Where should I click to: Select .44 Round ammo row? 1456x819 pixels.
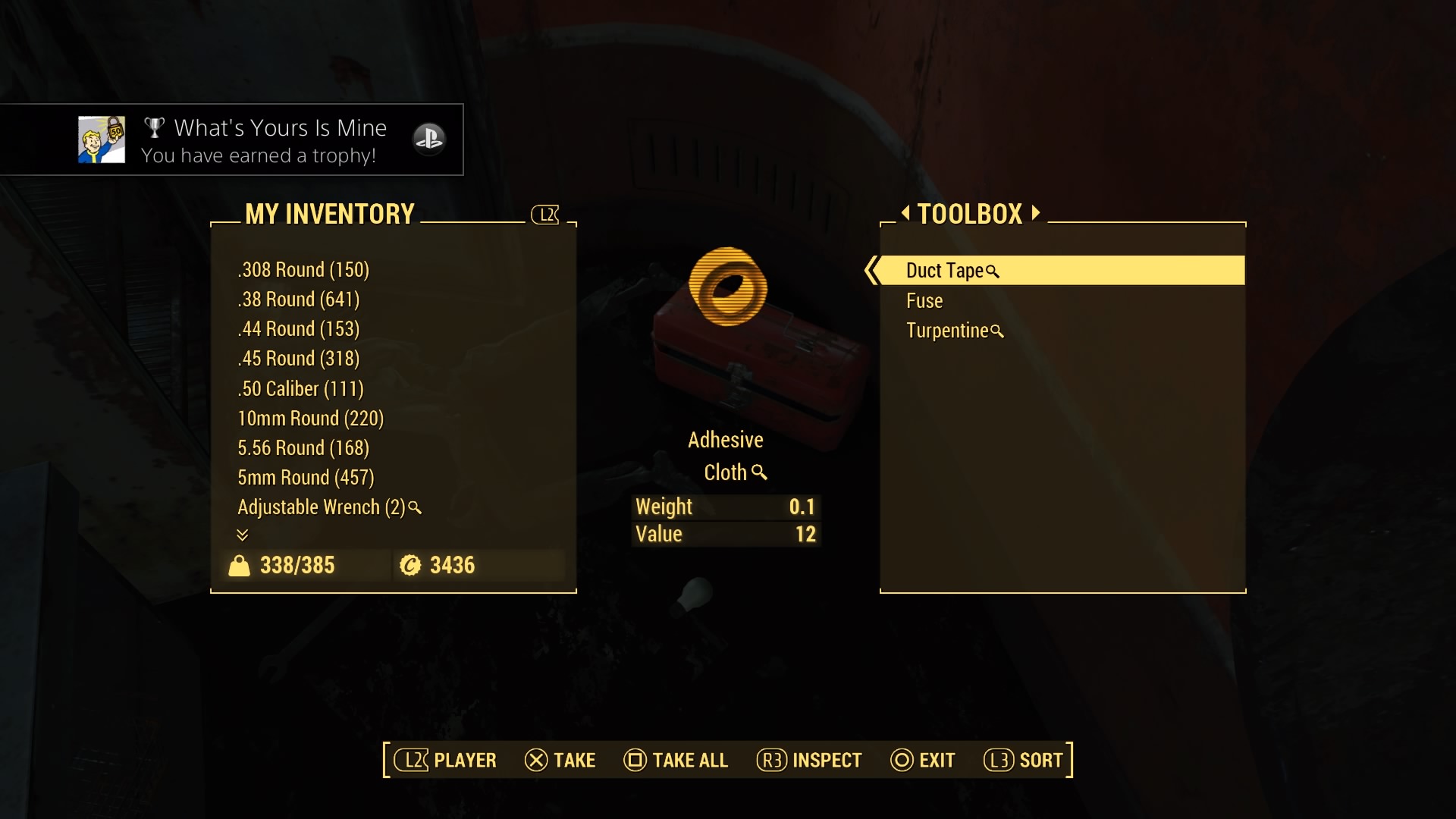coord(299,329)
